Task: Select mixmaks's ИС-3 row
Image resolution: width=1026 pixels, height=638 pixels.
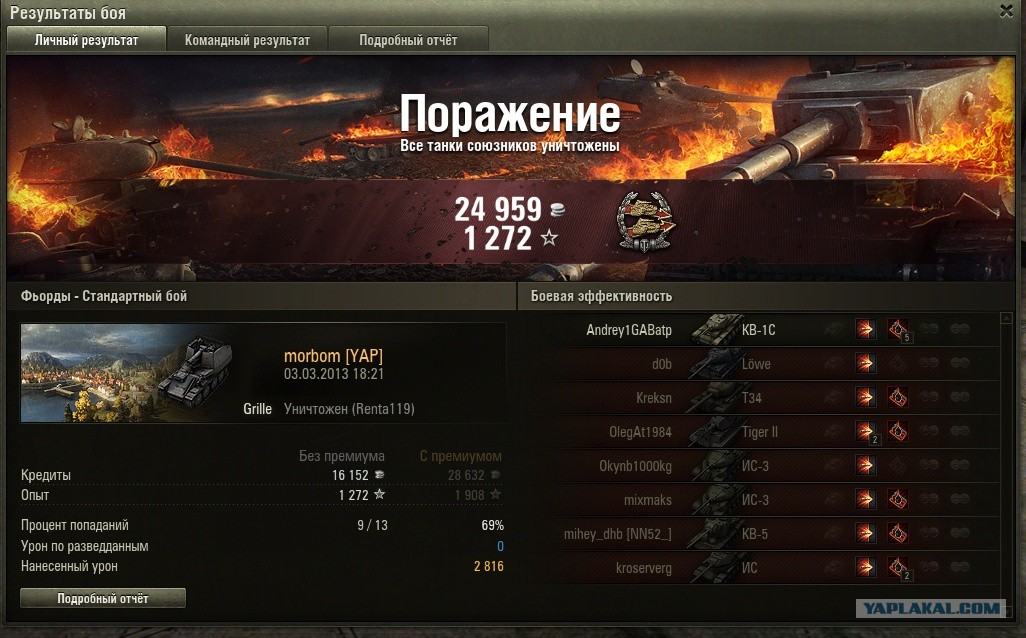Action: pos(760,500)
